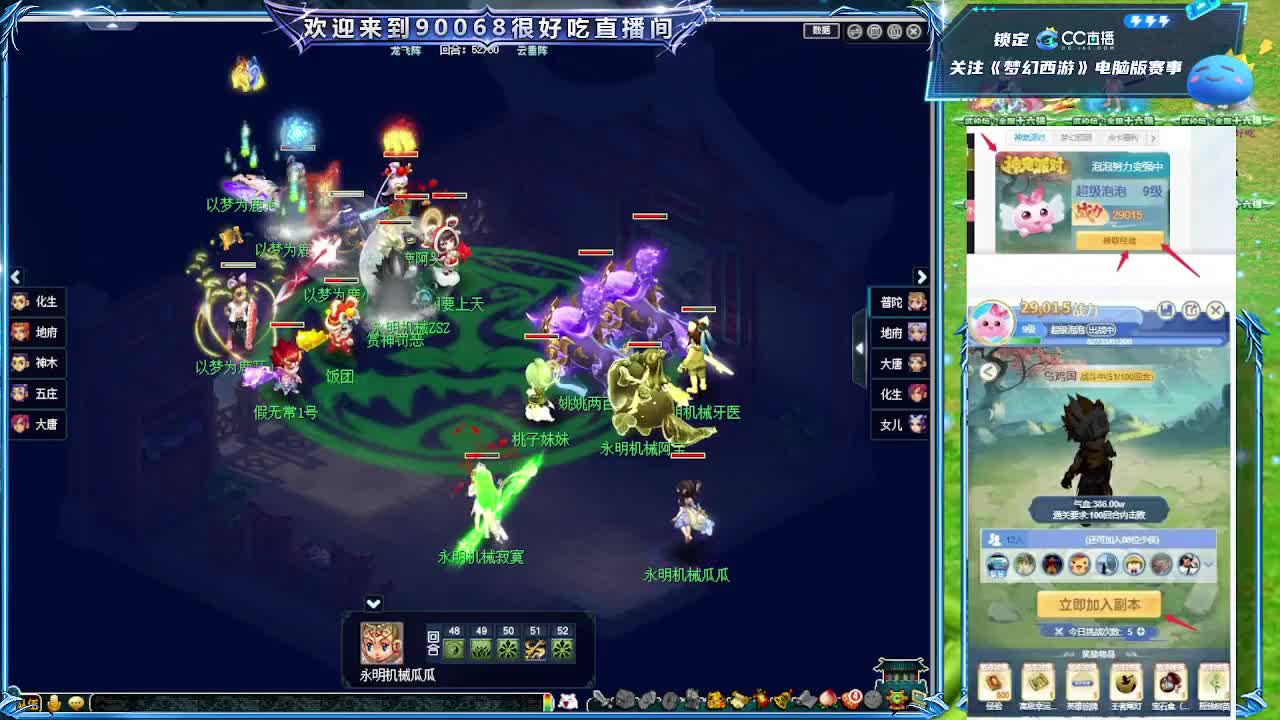Collapse the battle info panel with the down arrow
This screenshot has height=720, width=1280.
click(372, 603)
